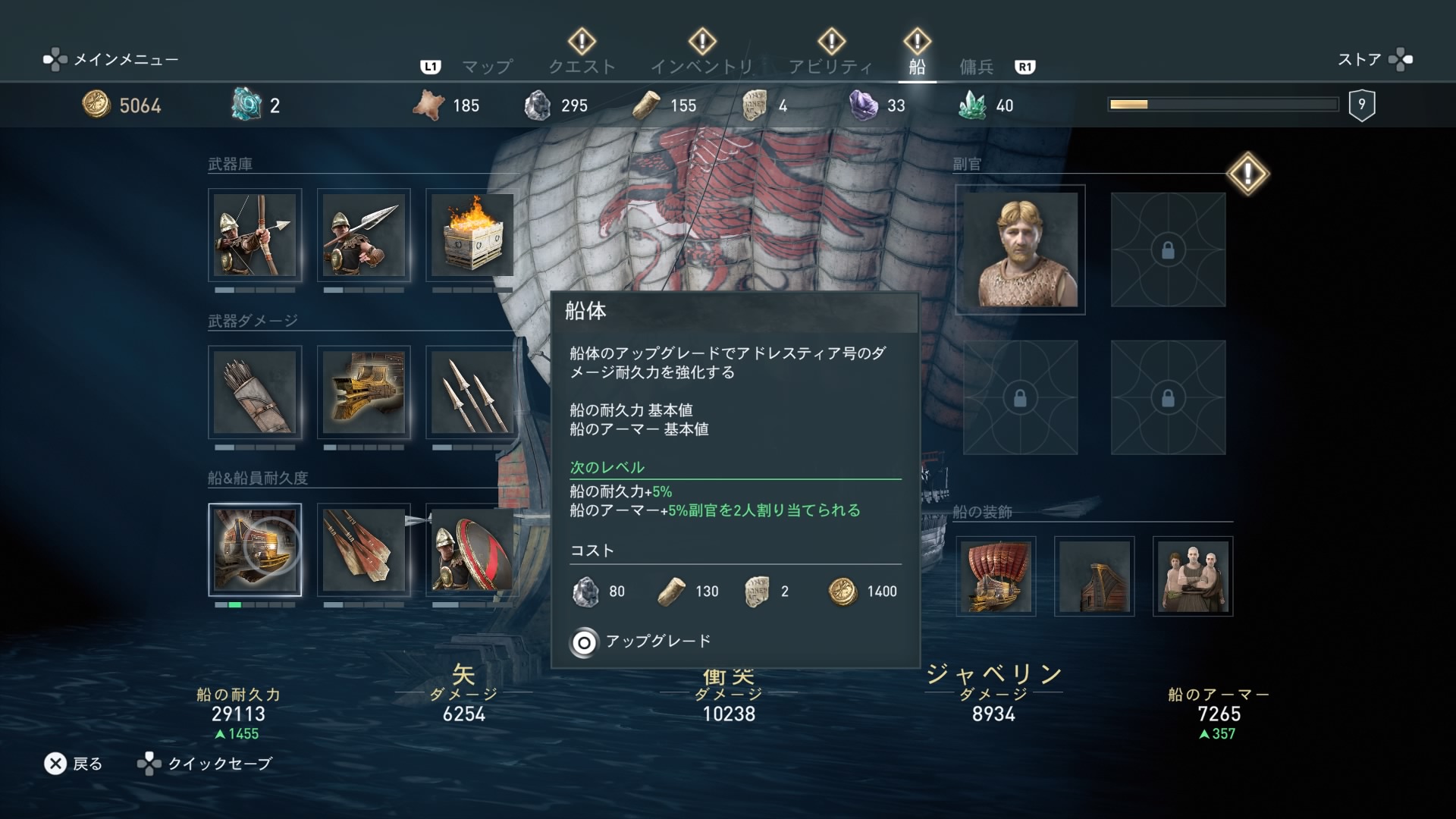Choose the javelin spears damage upgrade
The image size is (1456, 819).
tap(472, 392)
